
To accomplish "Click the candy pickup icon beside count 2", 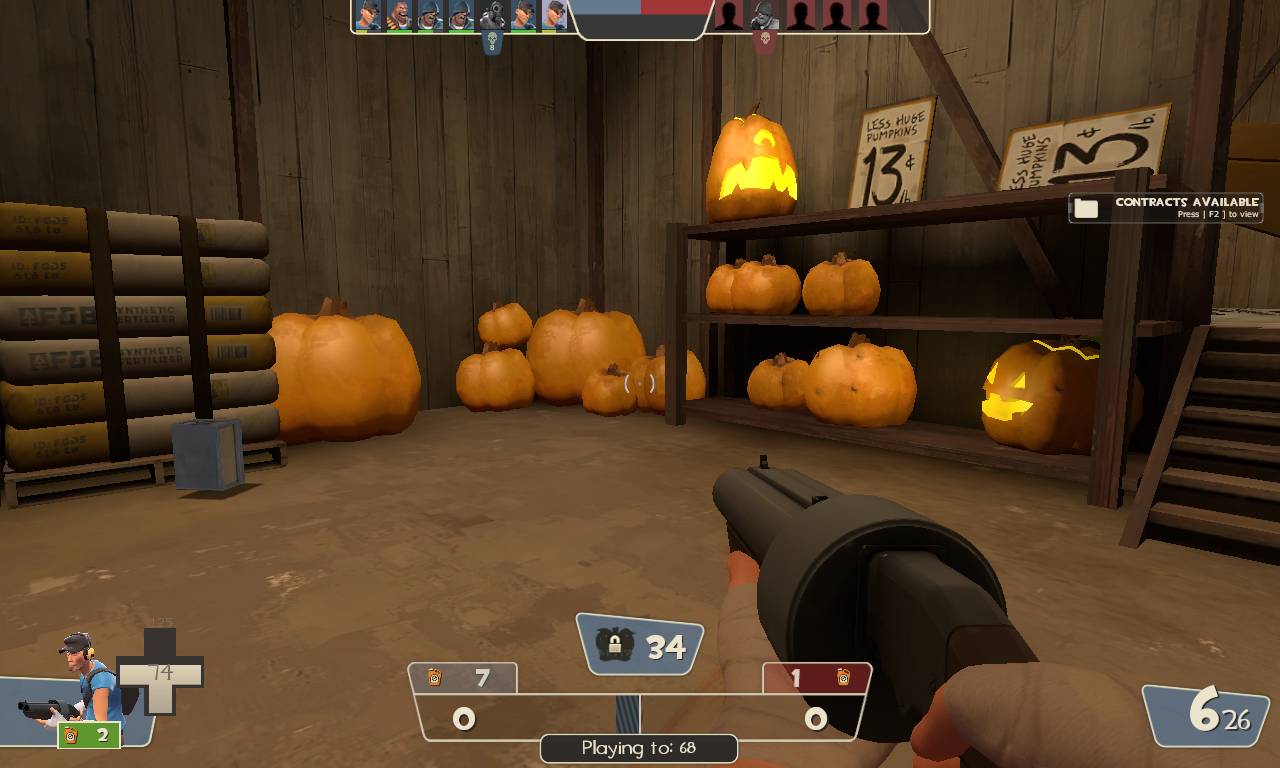I will (x=69, y=736).
